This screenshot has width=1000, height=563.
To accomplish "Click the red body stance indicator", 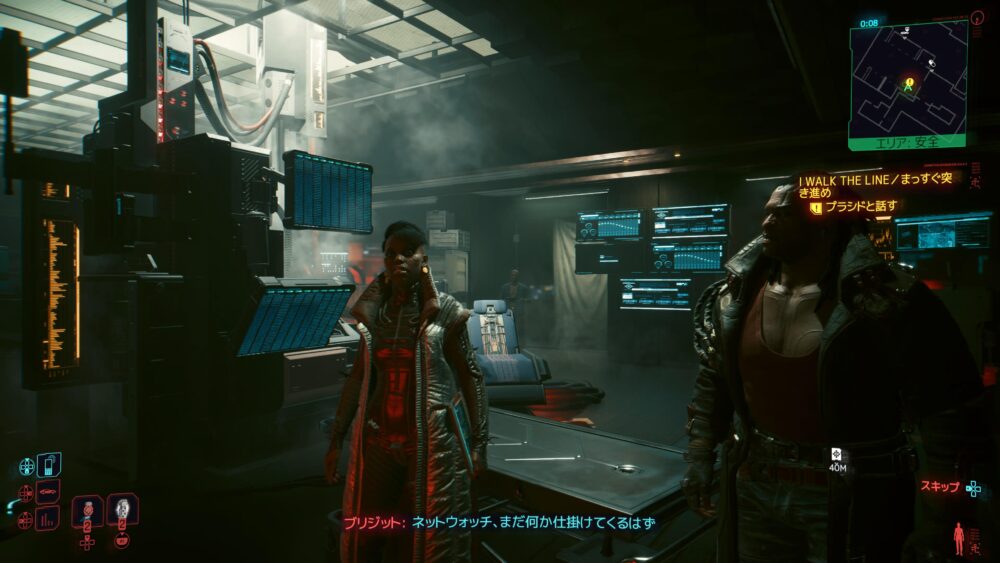I will pyautogui.click(x=961, y=537).
